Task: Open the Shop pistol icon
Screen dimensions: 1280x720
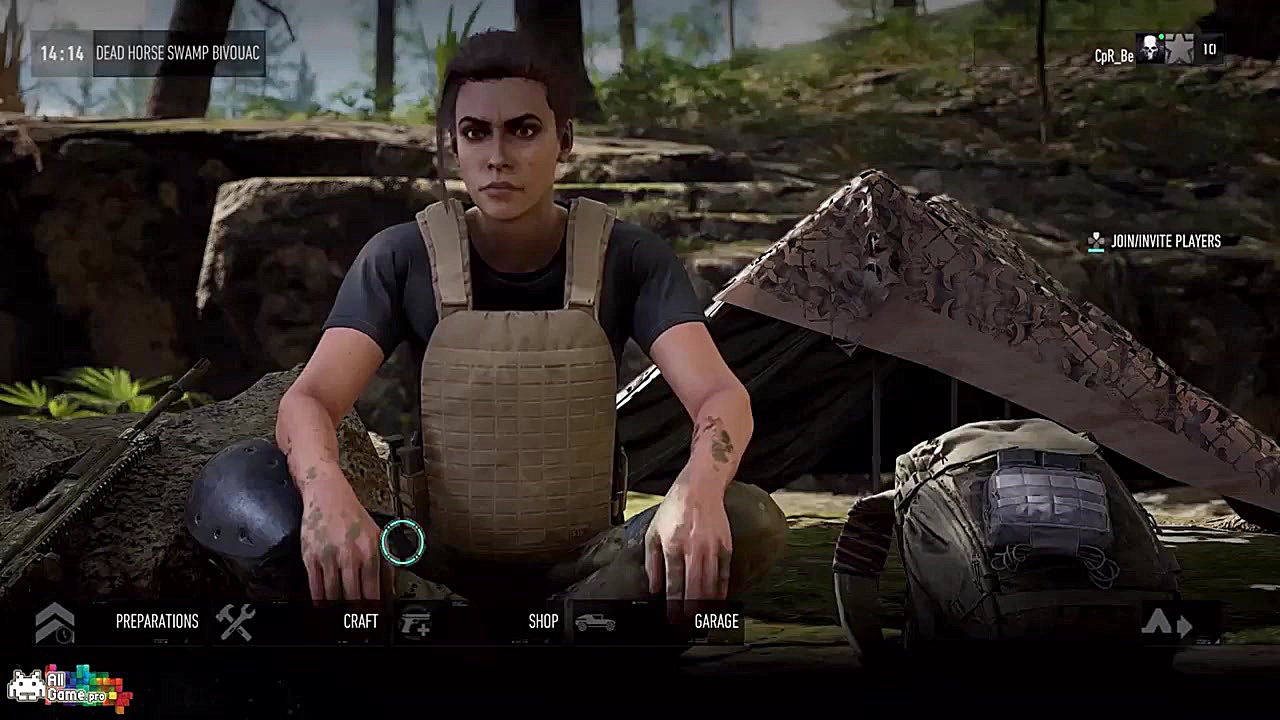Action: pos(415,620)
